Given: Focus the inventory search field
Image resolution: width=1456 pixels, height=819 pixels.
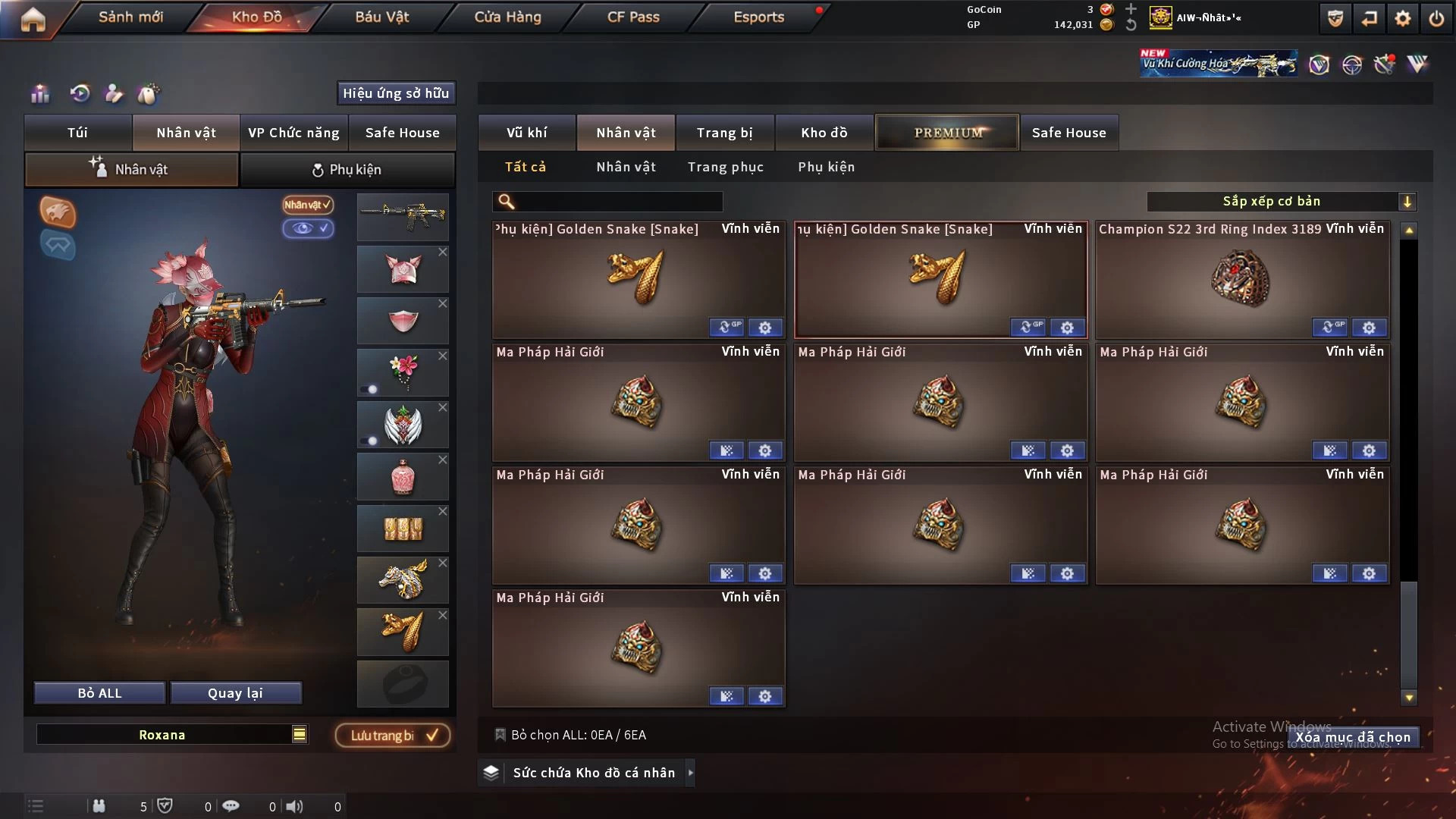Looking at the screenshot, I should (618, 201).
